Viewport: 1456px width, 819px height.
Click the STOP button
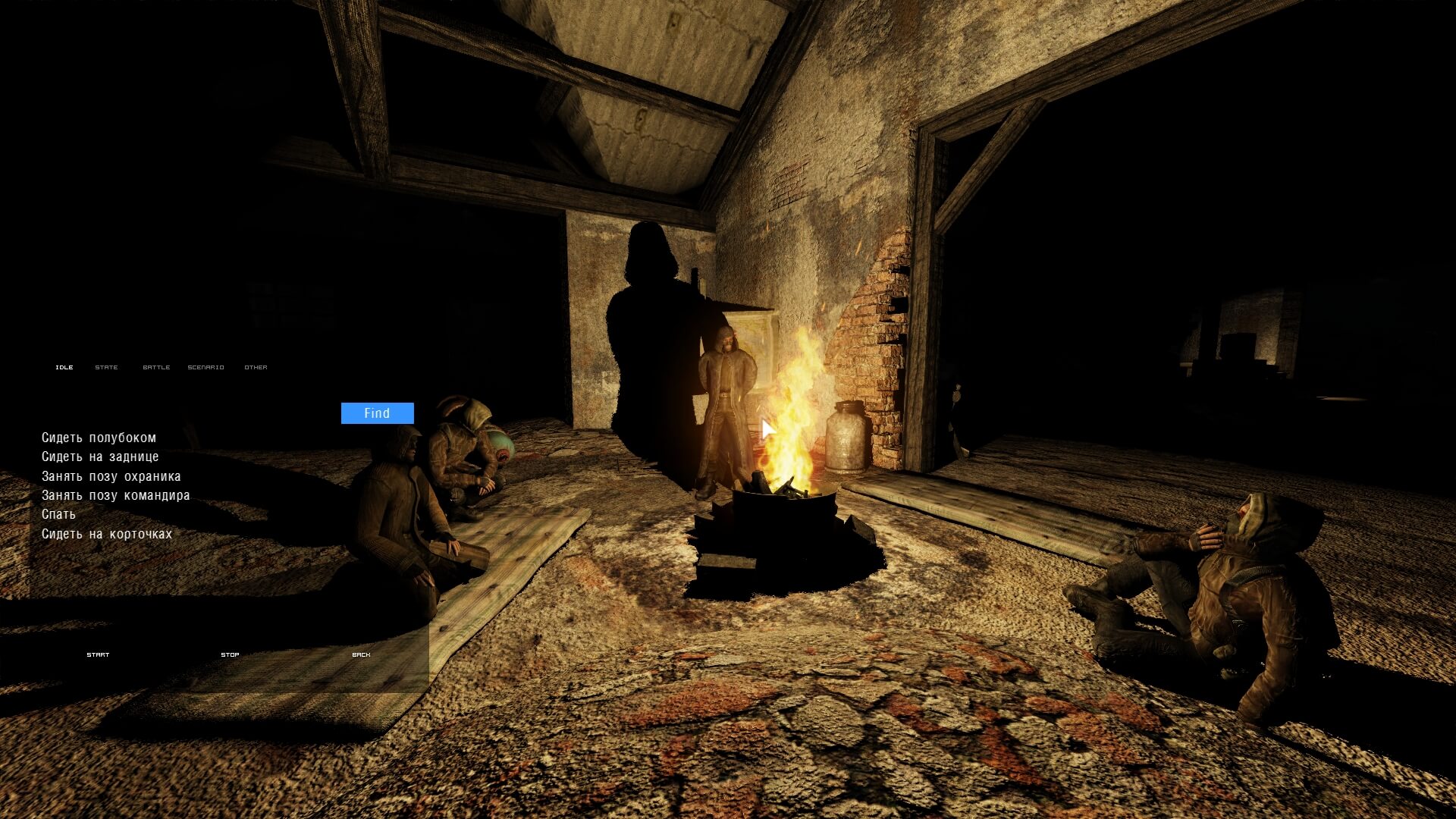tap(230, 654)
